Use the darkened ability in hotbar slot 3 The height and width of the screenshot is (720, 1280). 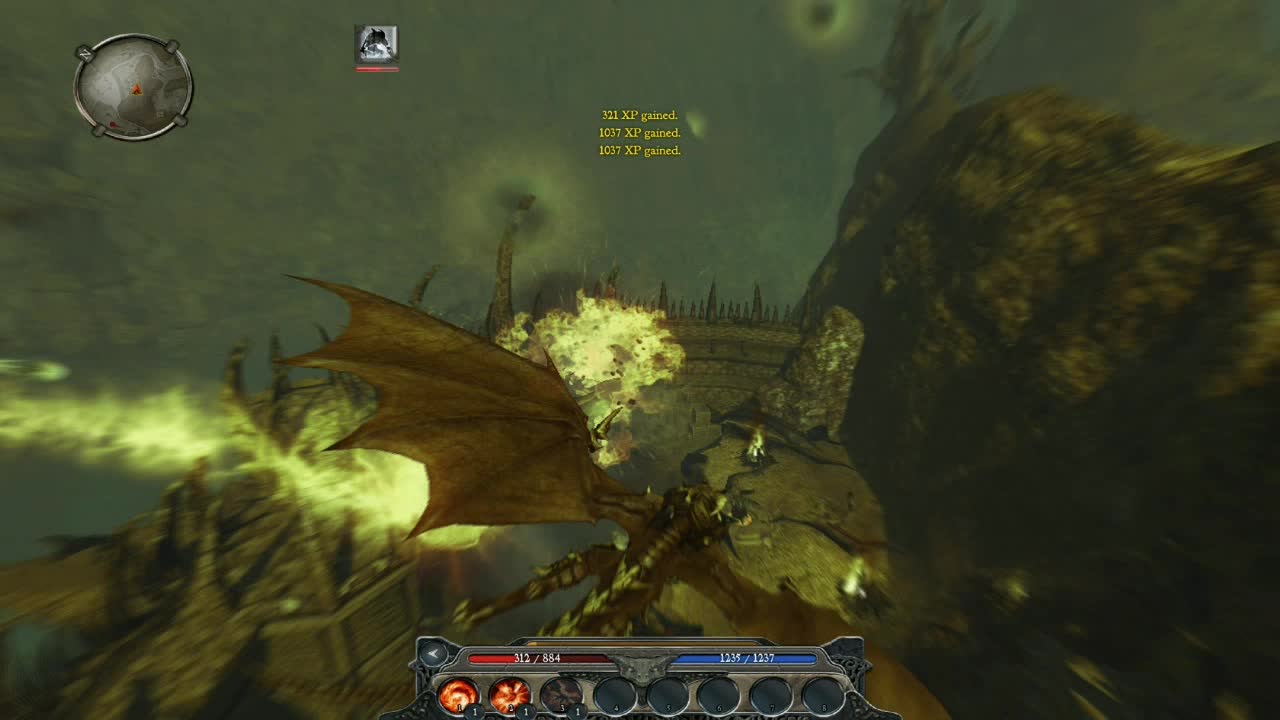561,695
